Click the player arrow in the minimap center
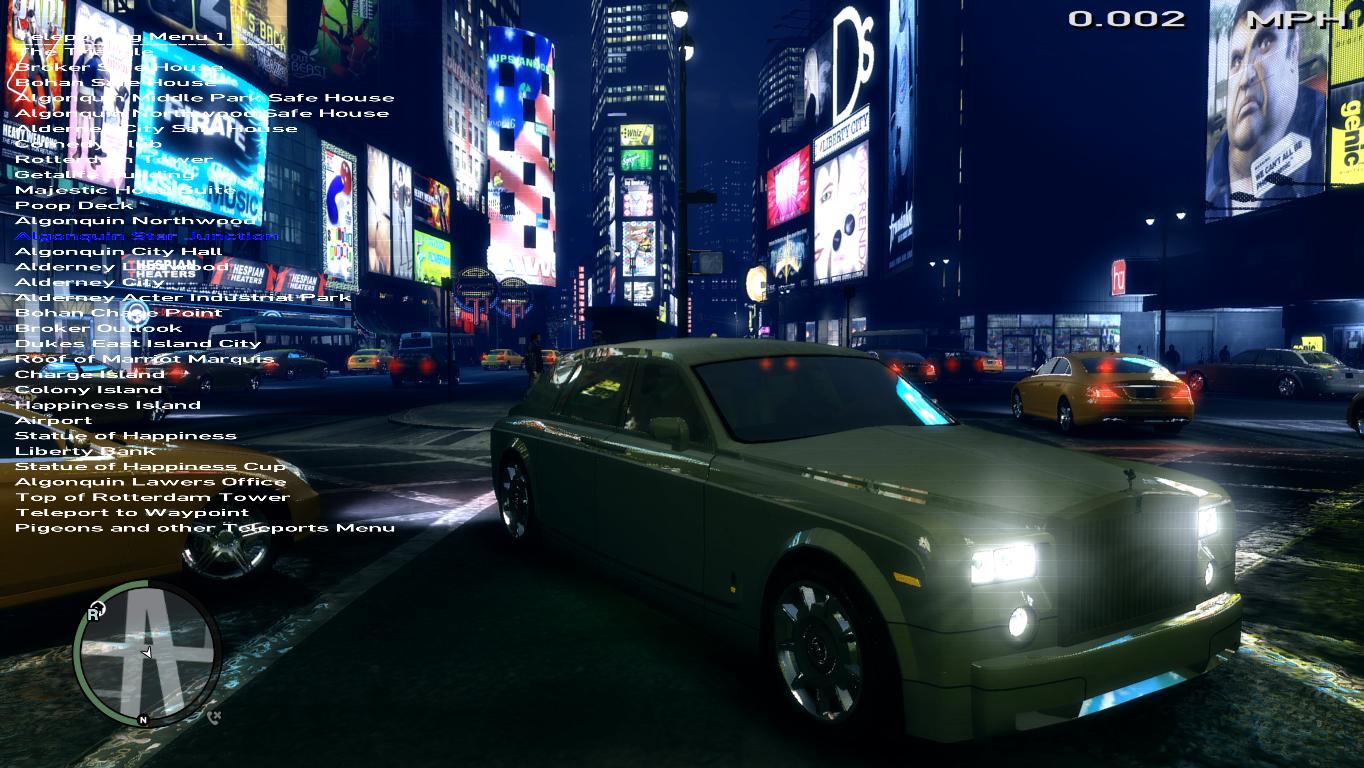 tap(147, 650)
